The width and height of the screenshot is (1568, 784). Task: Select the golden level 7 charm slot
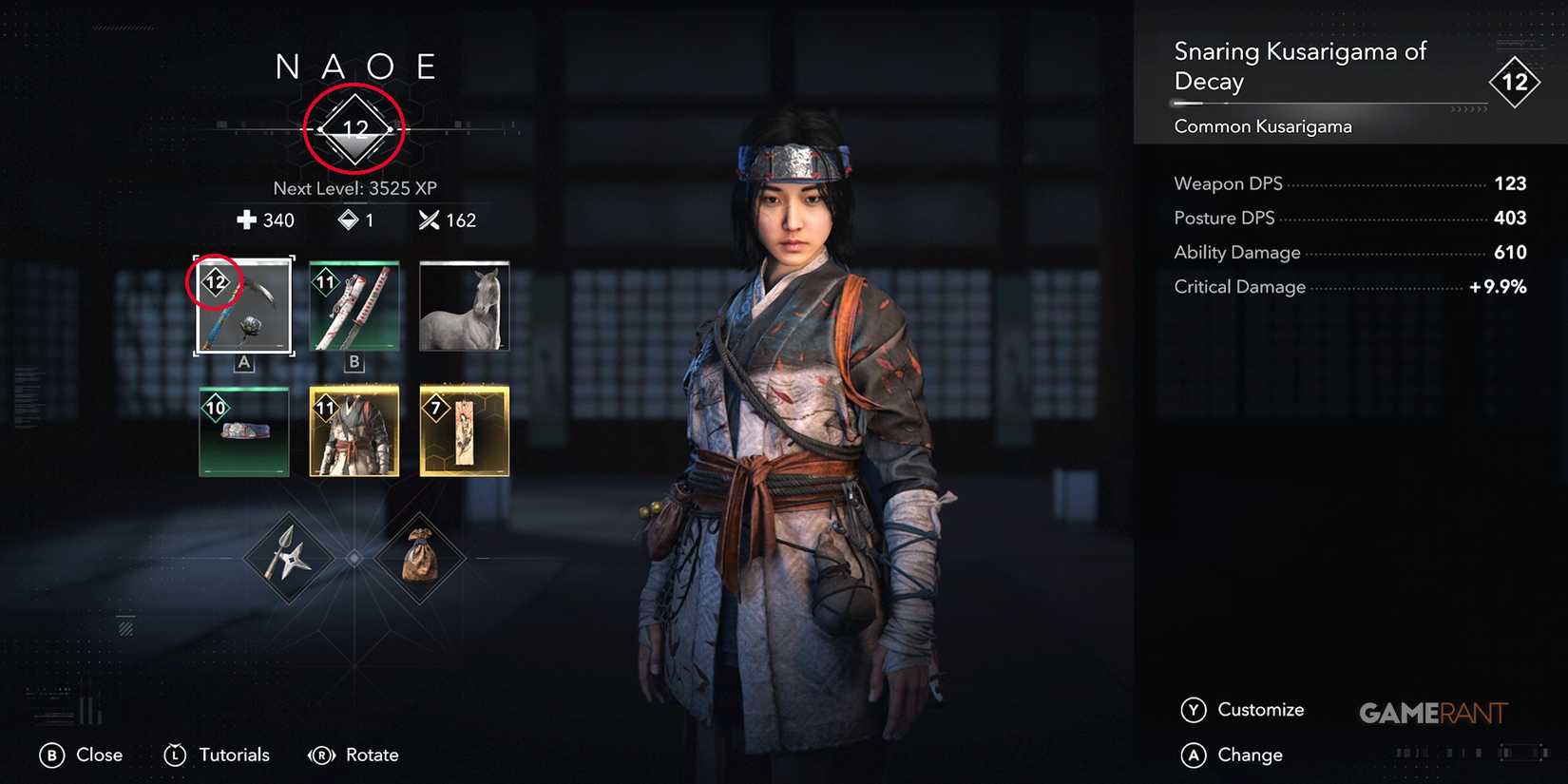(463, 430)
